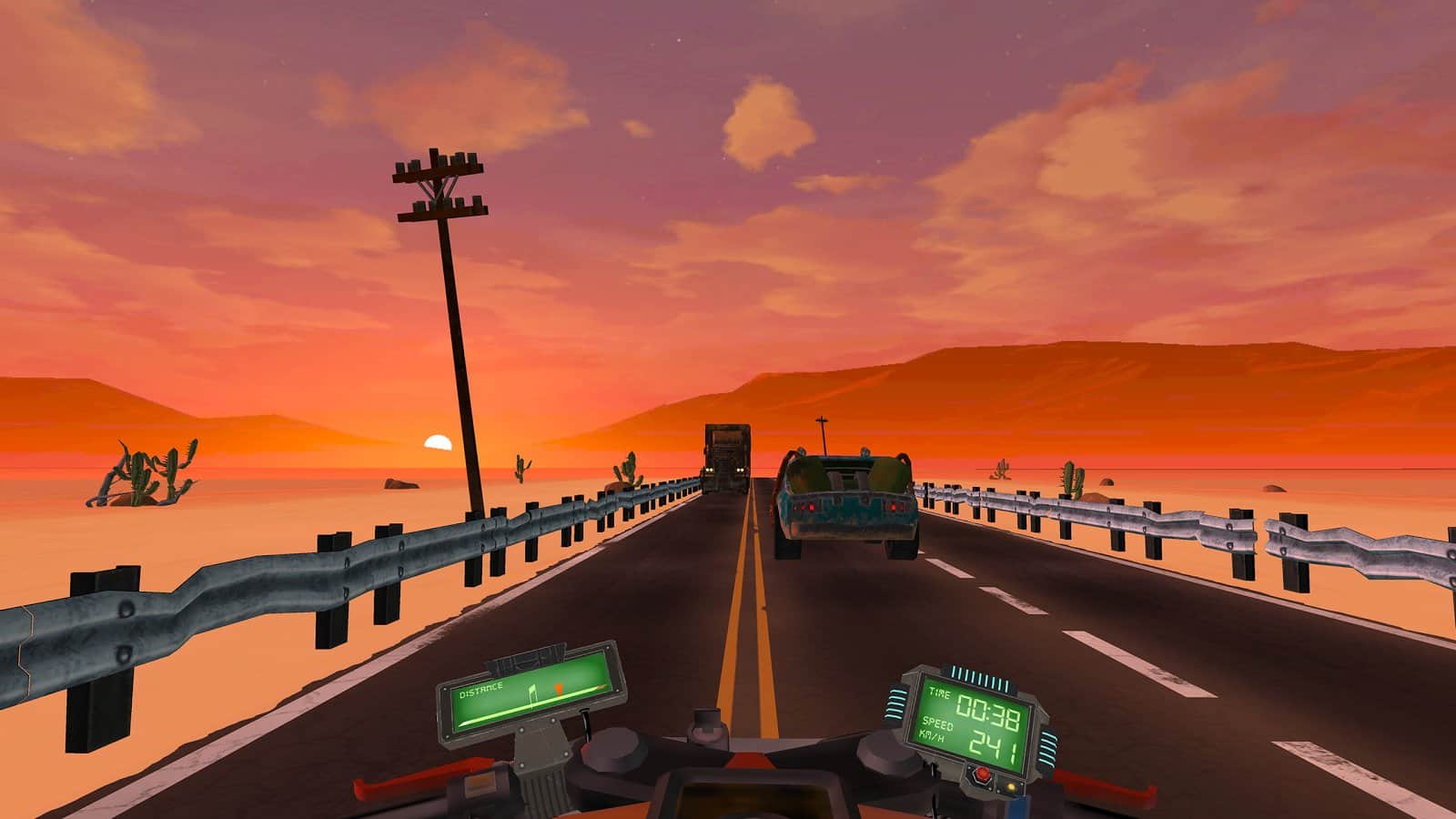Click the TIME label on the dashboard console
1456x819 pixels.
[x=939, y=692]
